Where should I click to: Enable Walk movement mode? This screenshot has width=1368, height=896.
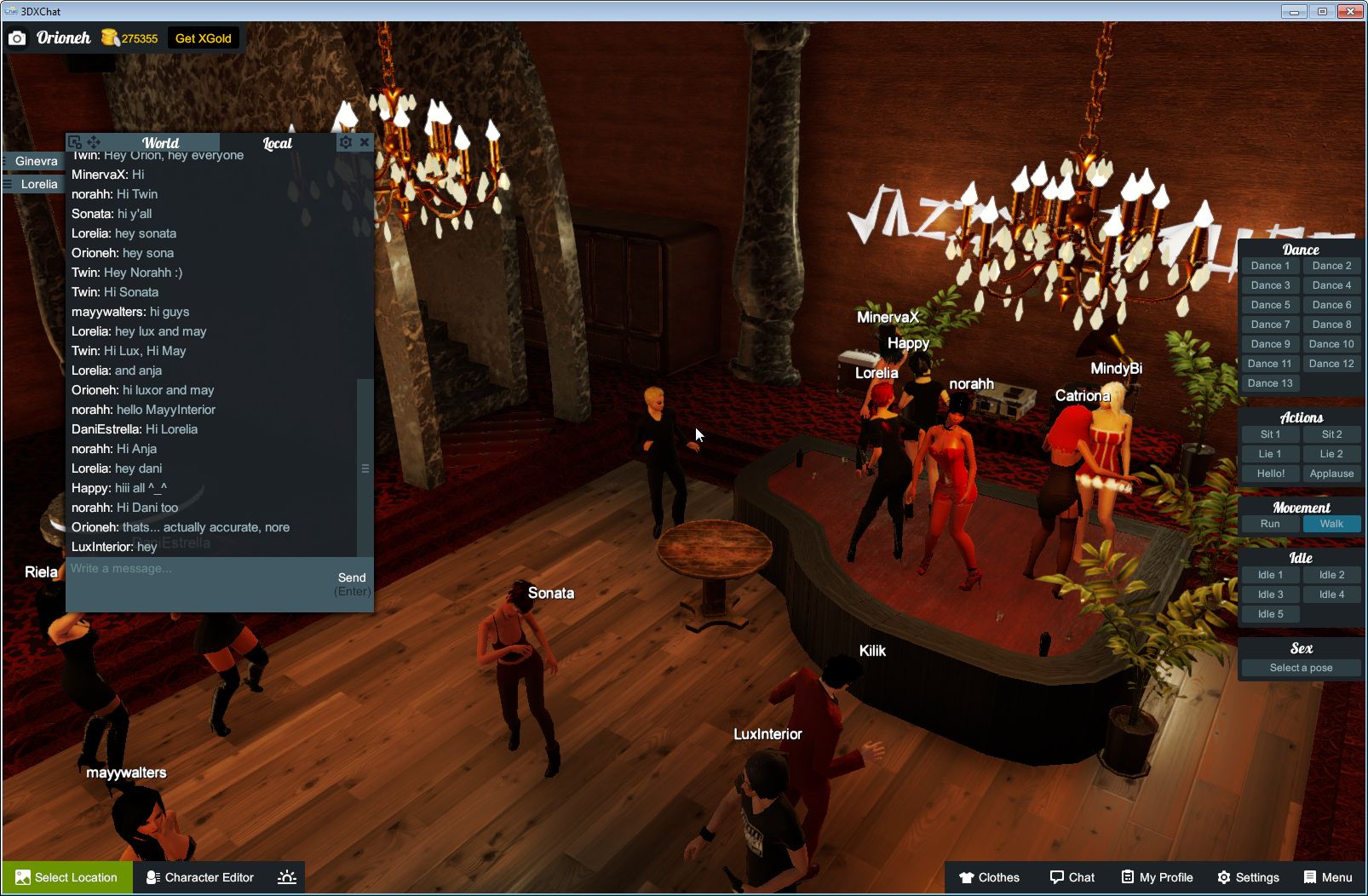coord(1331,524)
